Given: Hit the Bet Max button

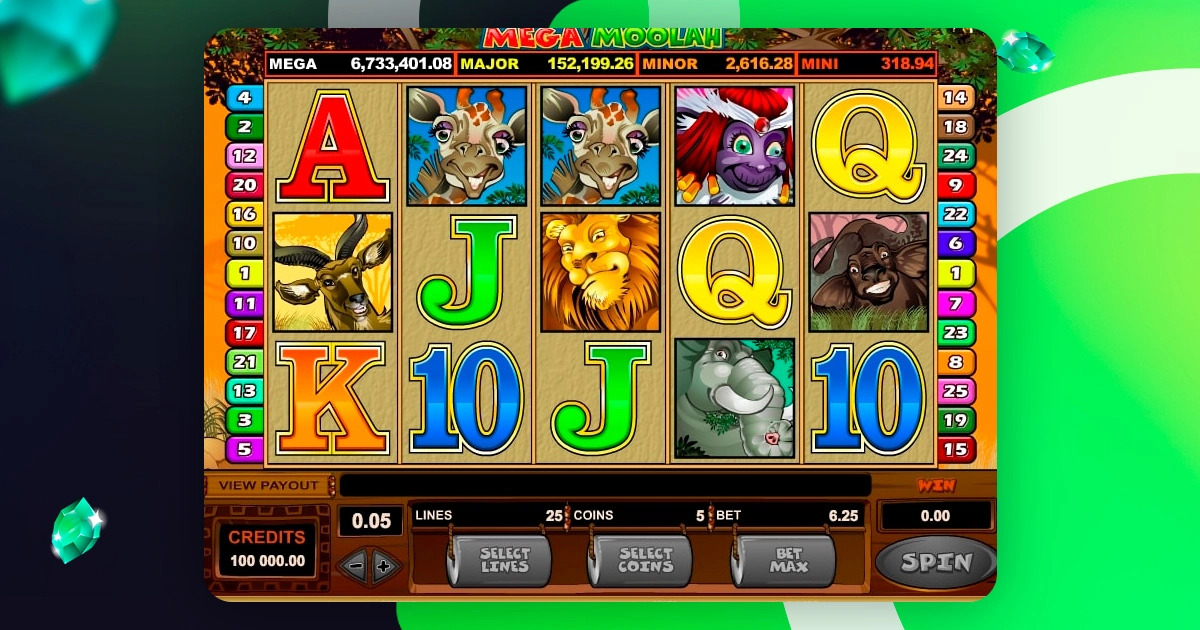Looking at the screenshot, I should point(787,560).
